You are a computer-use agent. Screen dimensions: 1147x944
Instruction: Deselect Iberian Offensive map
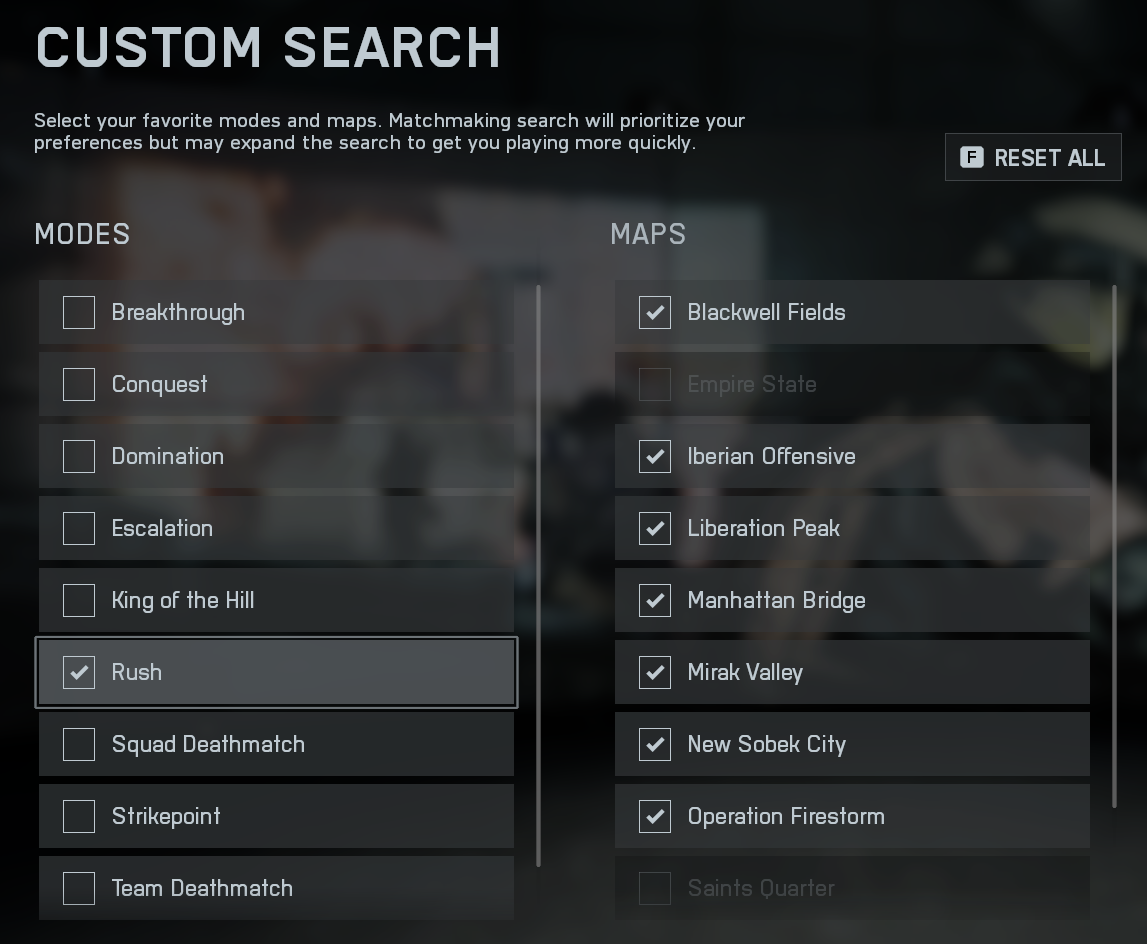coord(655,456)
